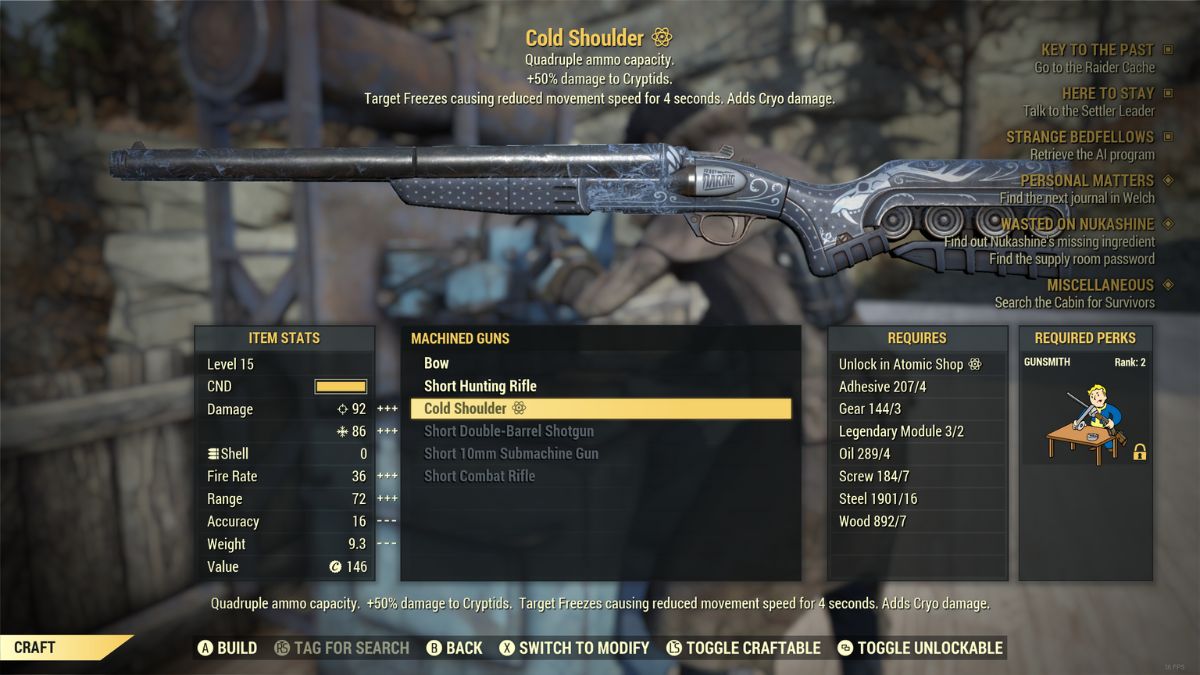The height and width of the screenshot is (675, 1200).
Task: Select Short 10mm Submachine Gun
Action: pyautogui.click(x=511, y=453)
